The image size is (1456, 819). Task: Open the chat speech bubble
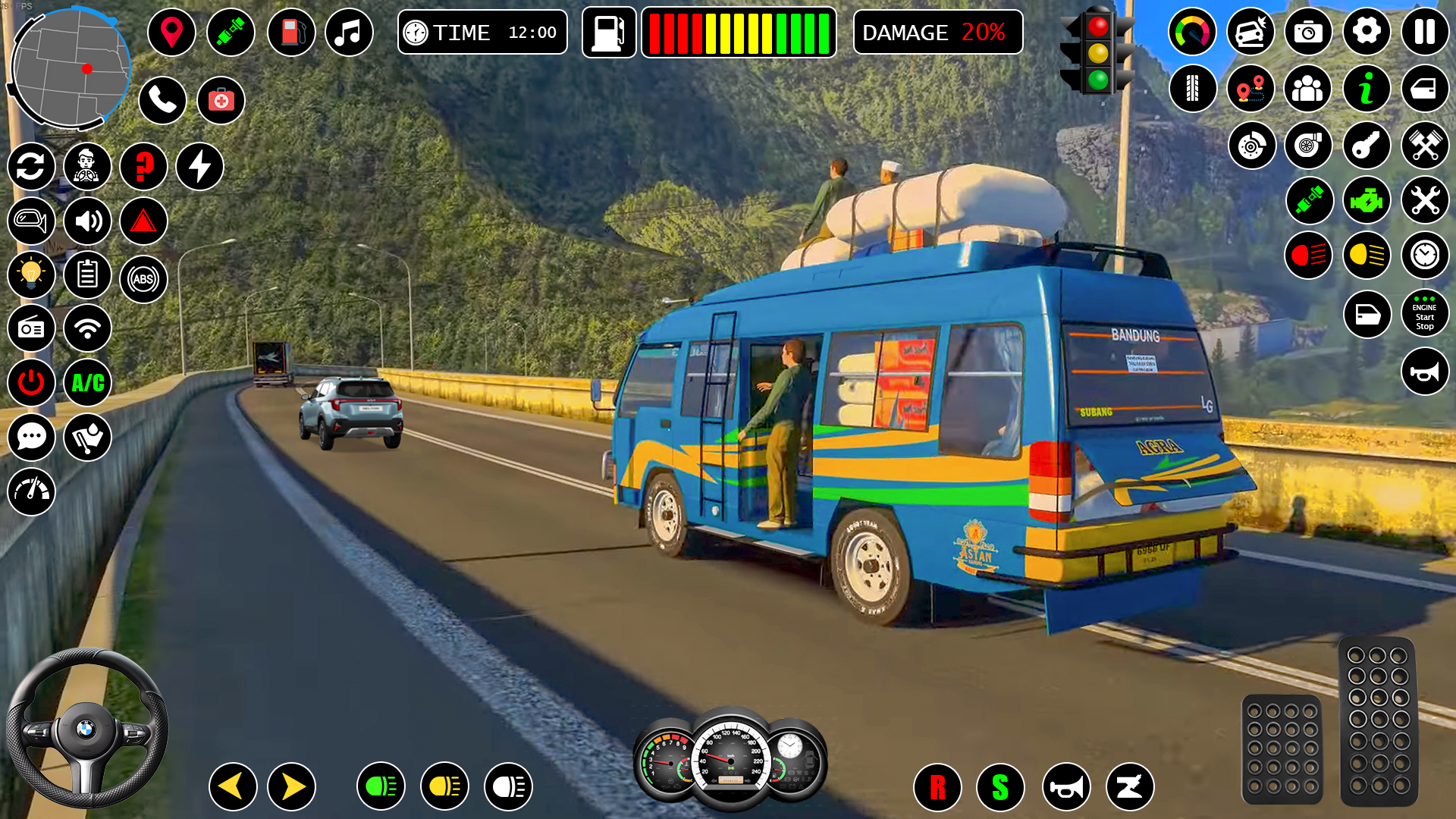click(x=31, y=438)
